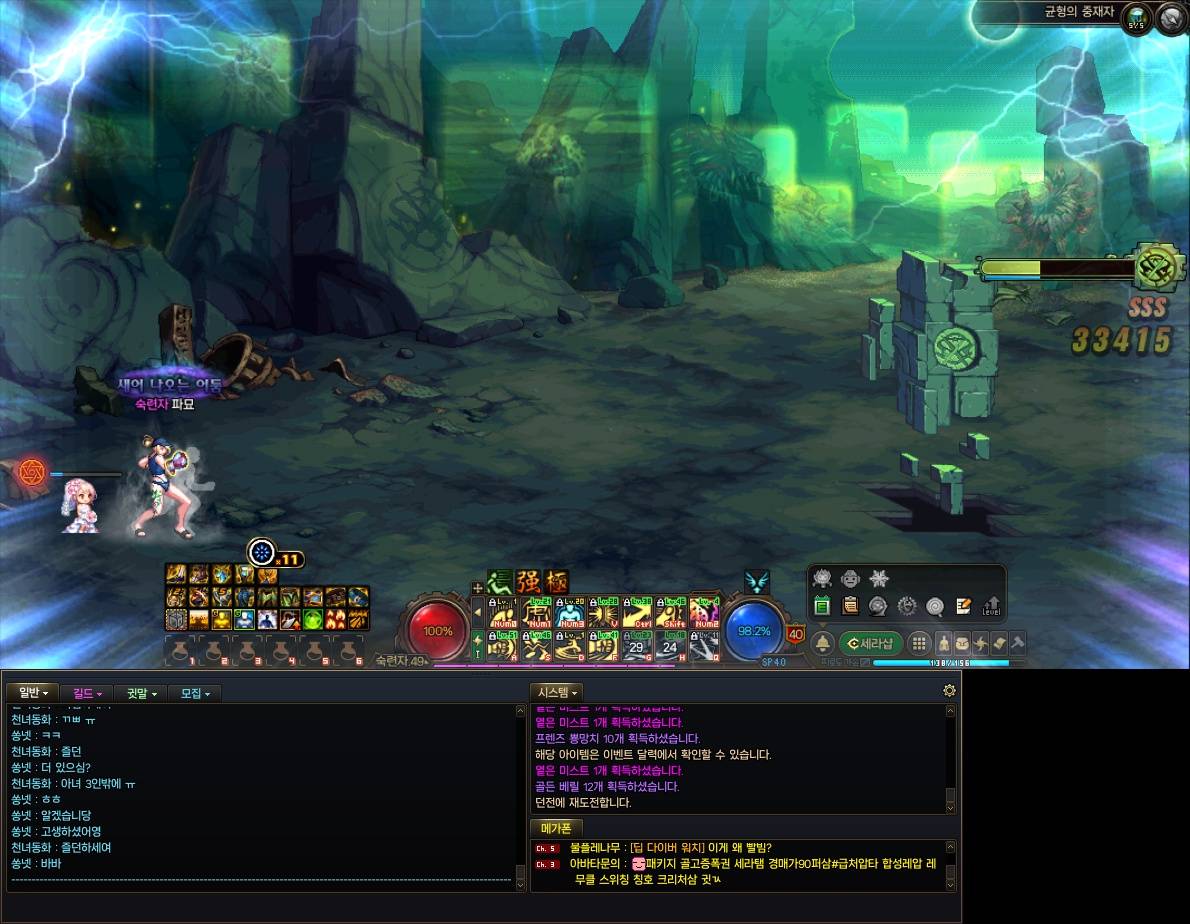Activate the skill on the Shift slot
The width and height of the screenshot is (1190, 924).
pos(671,612)
